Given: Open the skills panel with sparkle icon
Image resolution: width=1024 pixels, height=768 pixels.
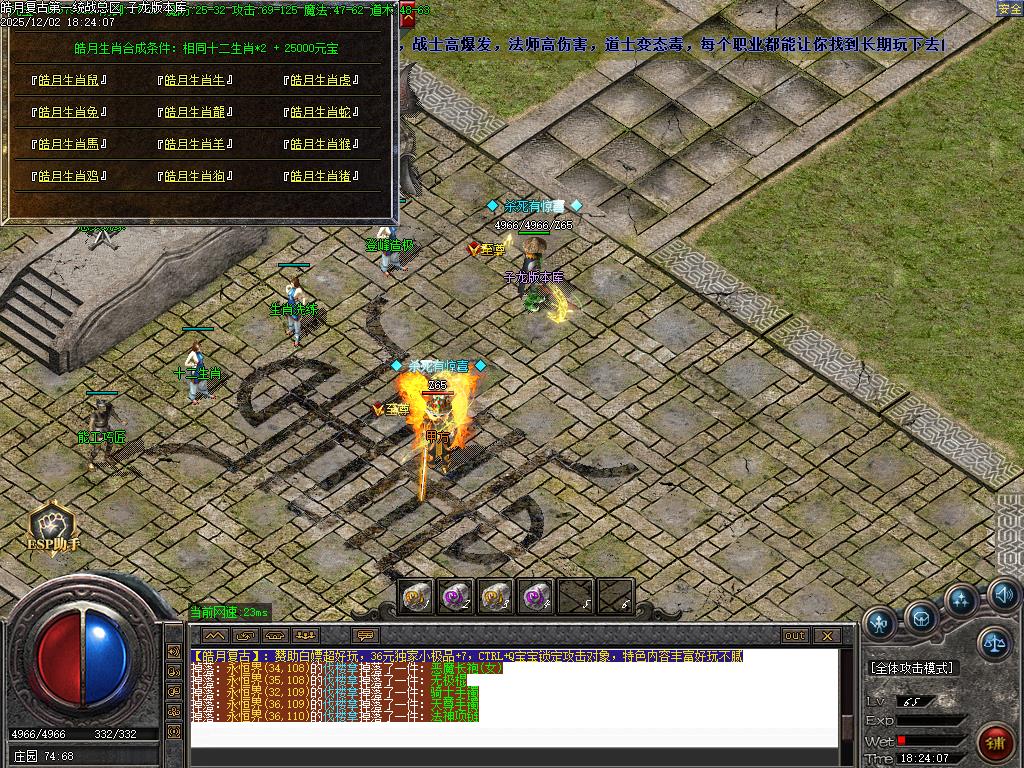Looking at the screenshot, I should (962, 601).
